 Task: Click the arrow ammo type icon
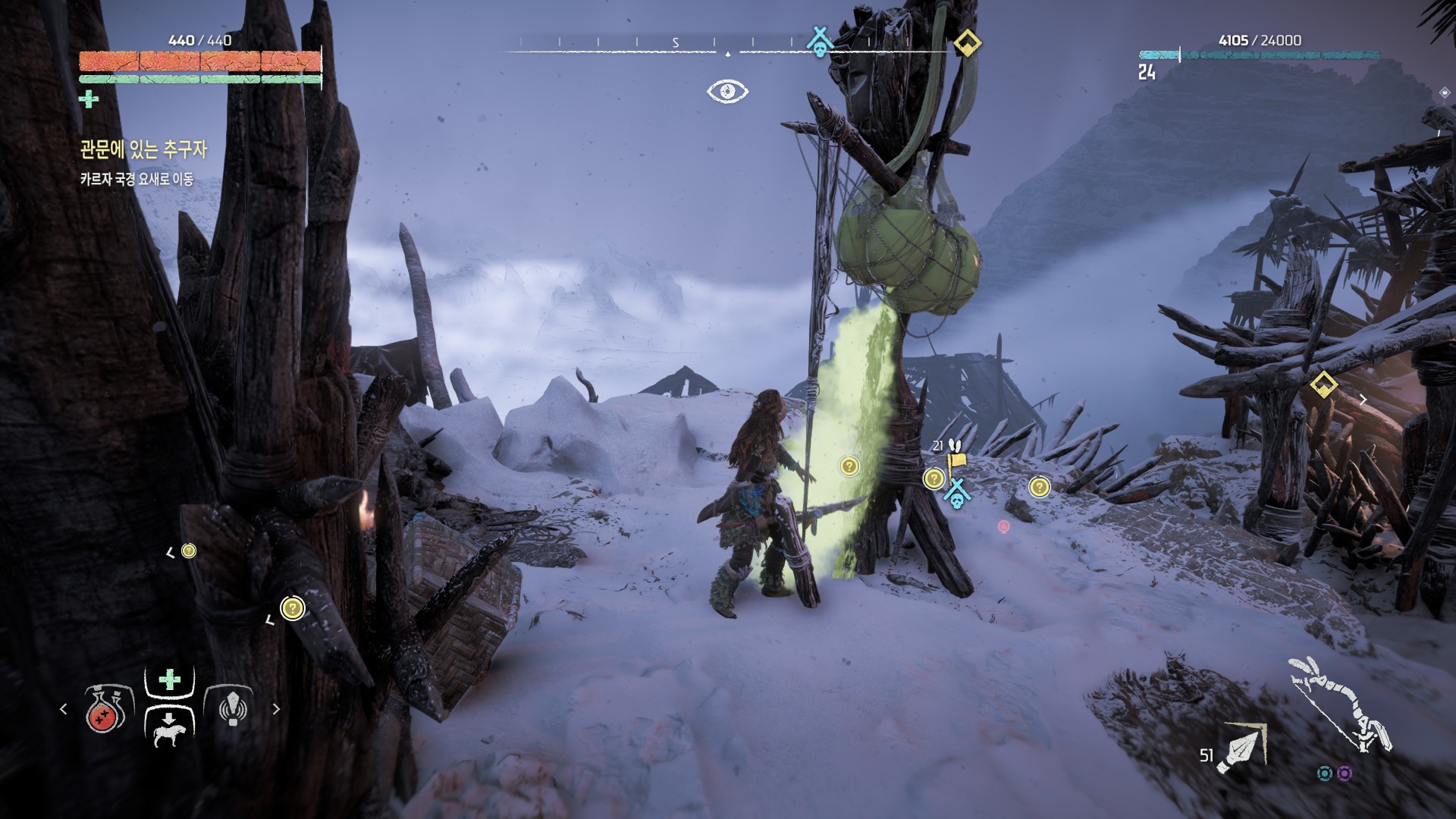[x=1241, y=748]
